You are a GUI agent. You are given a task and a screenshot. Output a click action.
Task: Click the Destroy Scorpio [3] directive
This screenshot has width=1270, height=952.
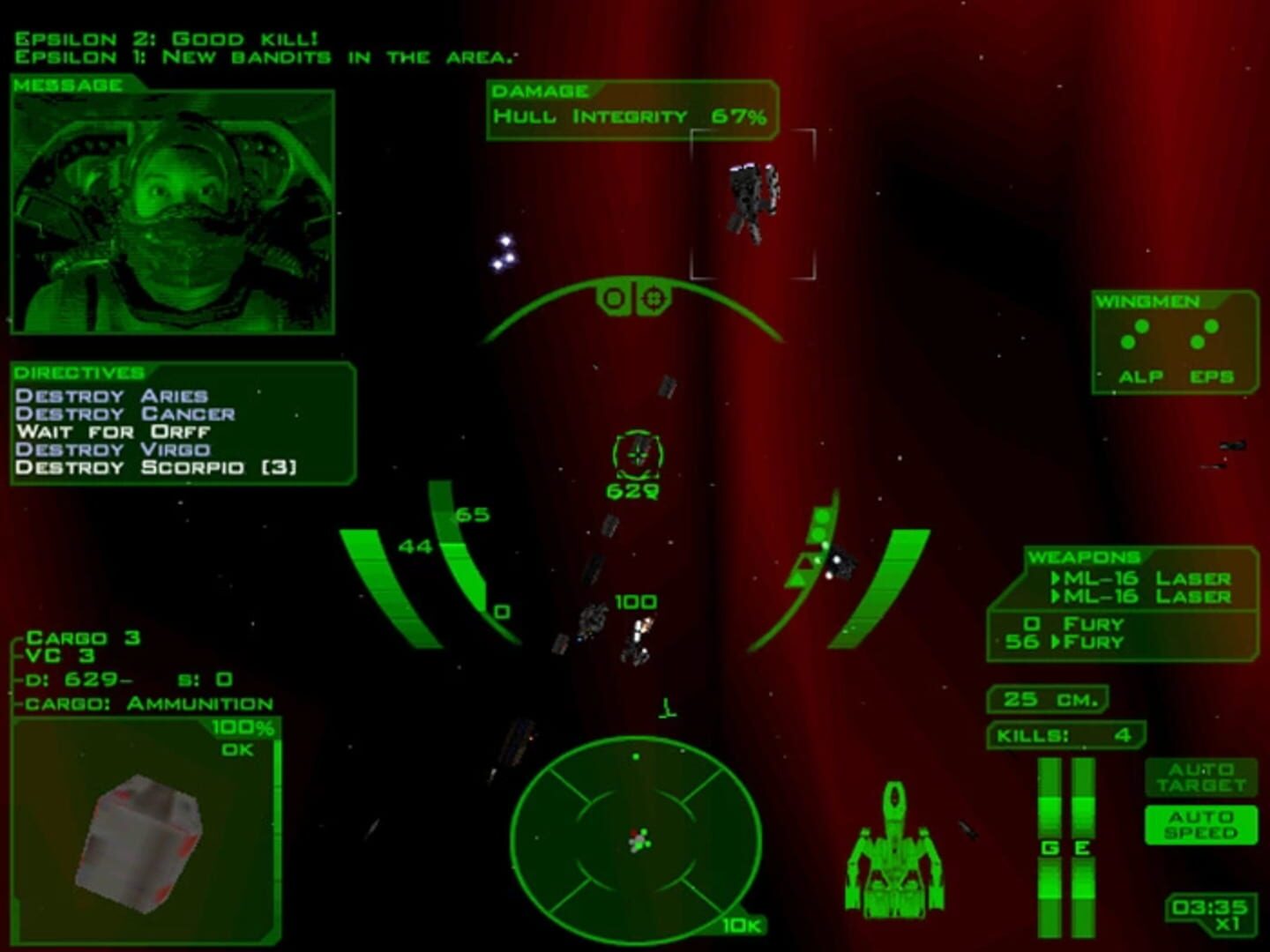tap(155, 467)
